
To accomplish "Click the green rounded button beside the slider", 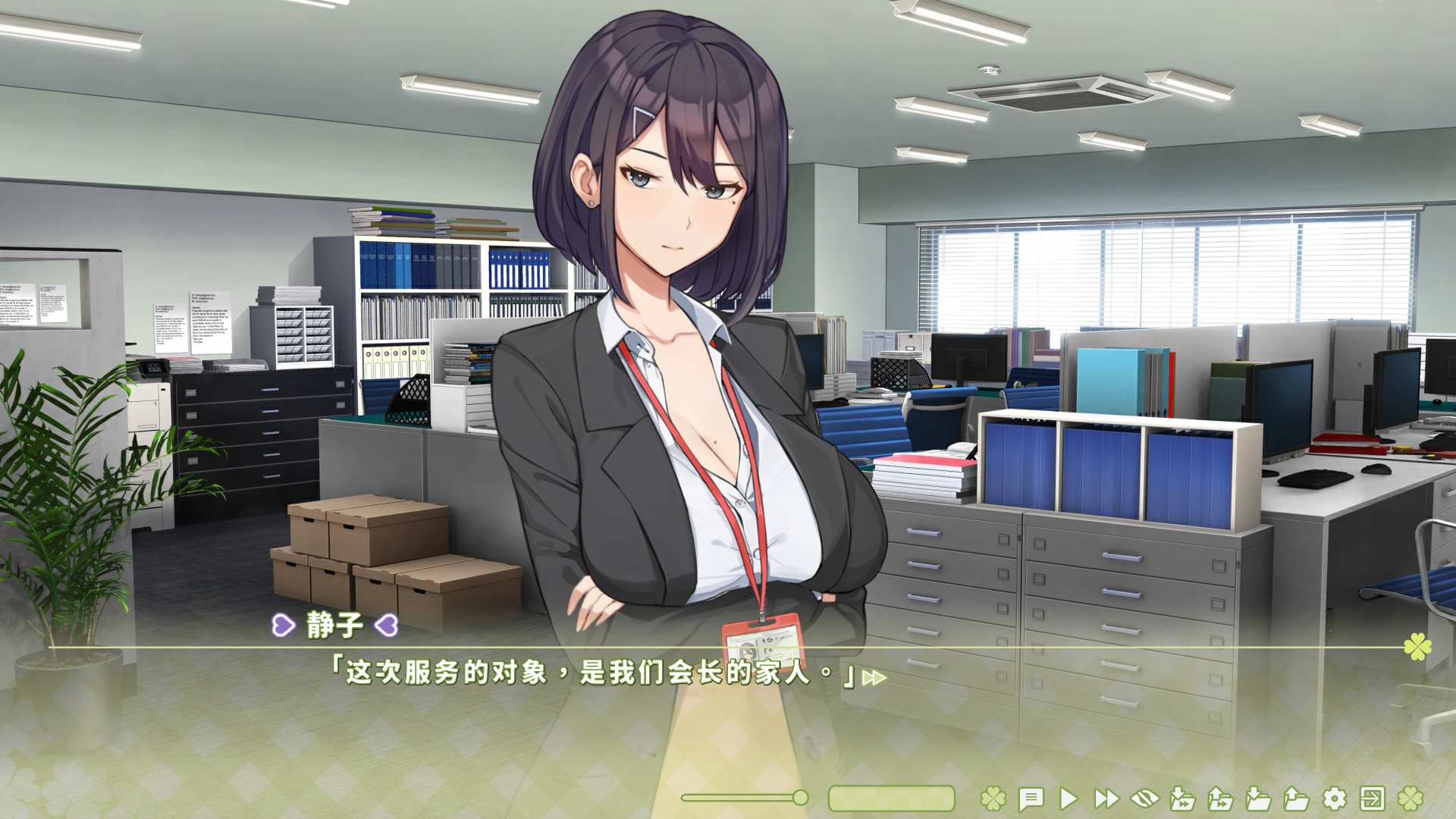I will [892, 798].
